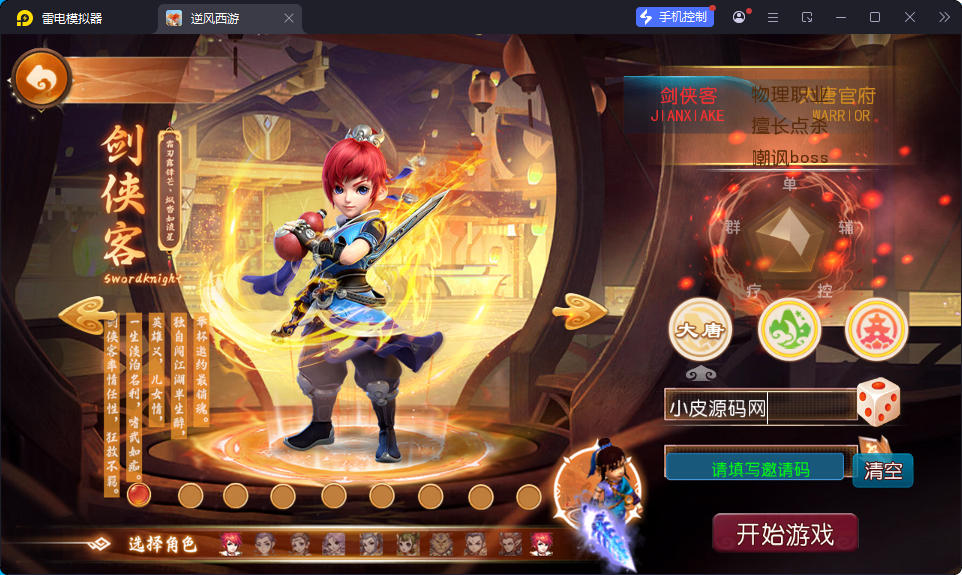The width and height of the screenshot is (962, 575).
Task: Choose the green mountain faction icon
Action: coord(789,329)
